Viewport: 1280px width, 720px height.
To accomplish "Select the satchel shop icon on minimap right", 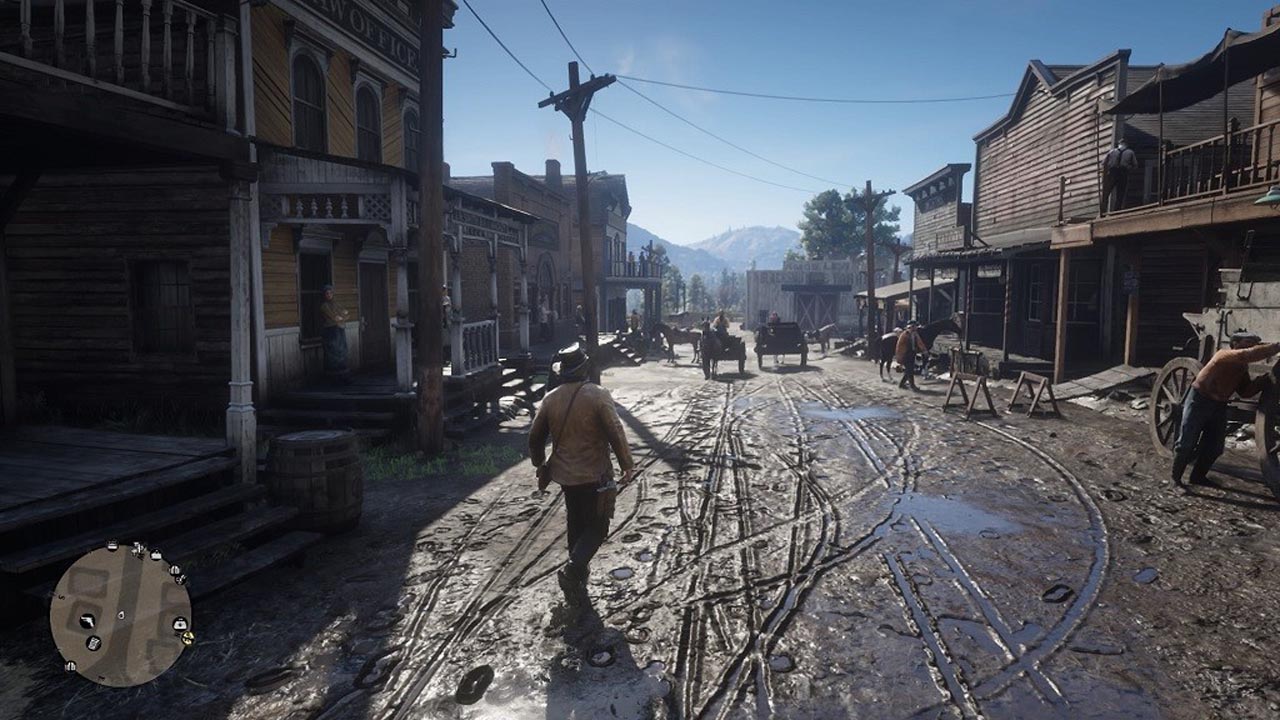I will pyautogui.click(x=180, y=625).
